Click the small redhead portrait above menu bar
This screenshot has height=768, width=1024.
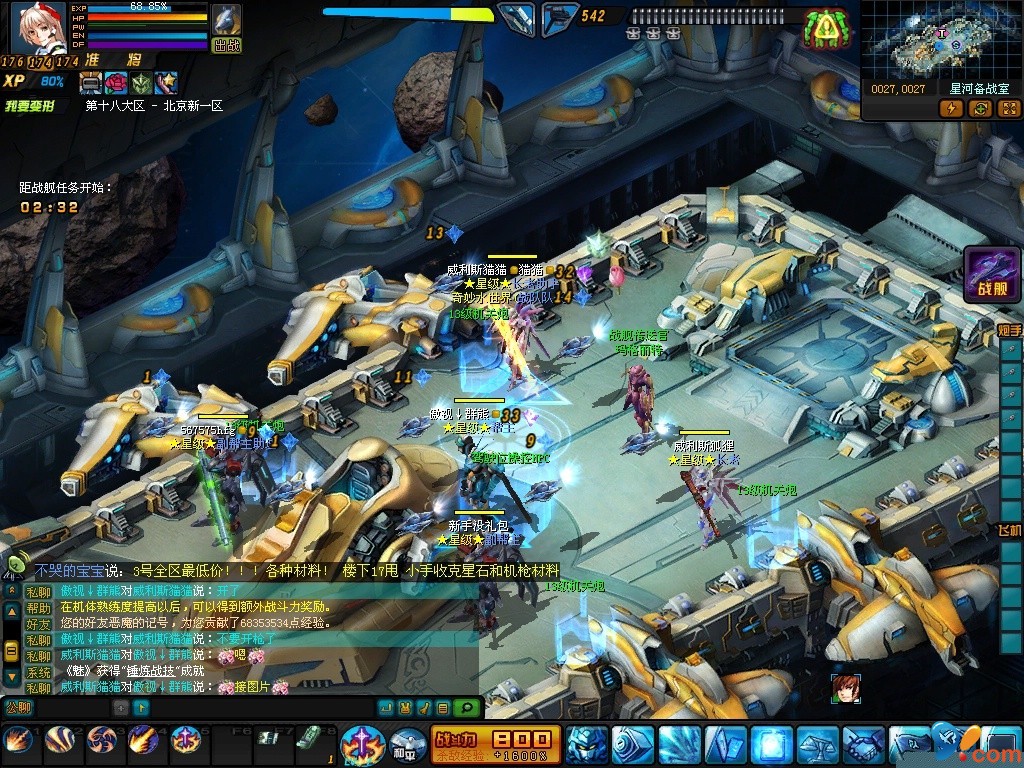tap(845, 689)
